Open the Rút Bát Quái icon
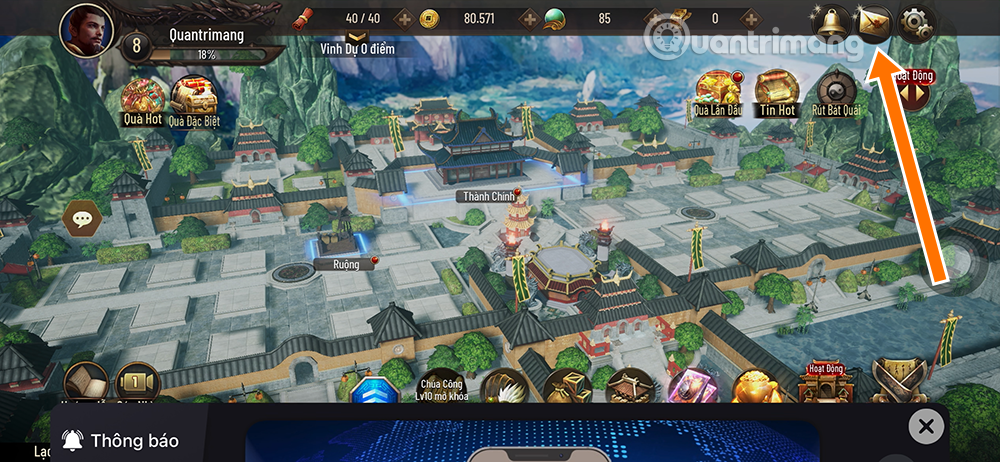 click(x=837, y=90)
